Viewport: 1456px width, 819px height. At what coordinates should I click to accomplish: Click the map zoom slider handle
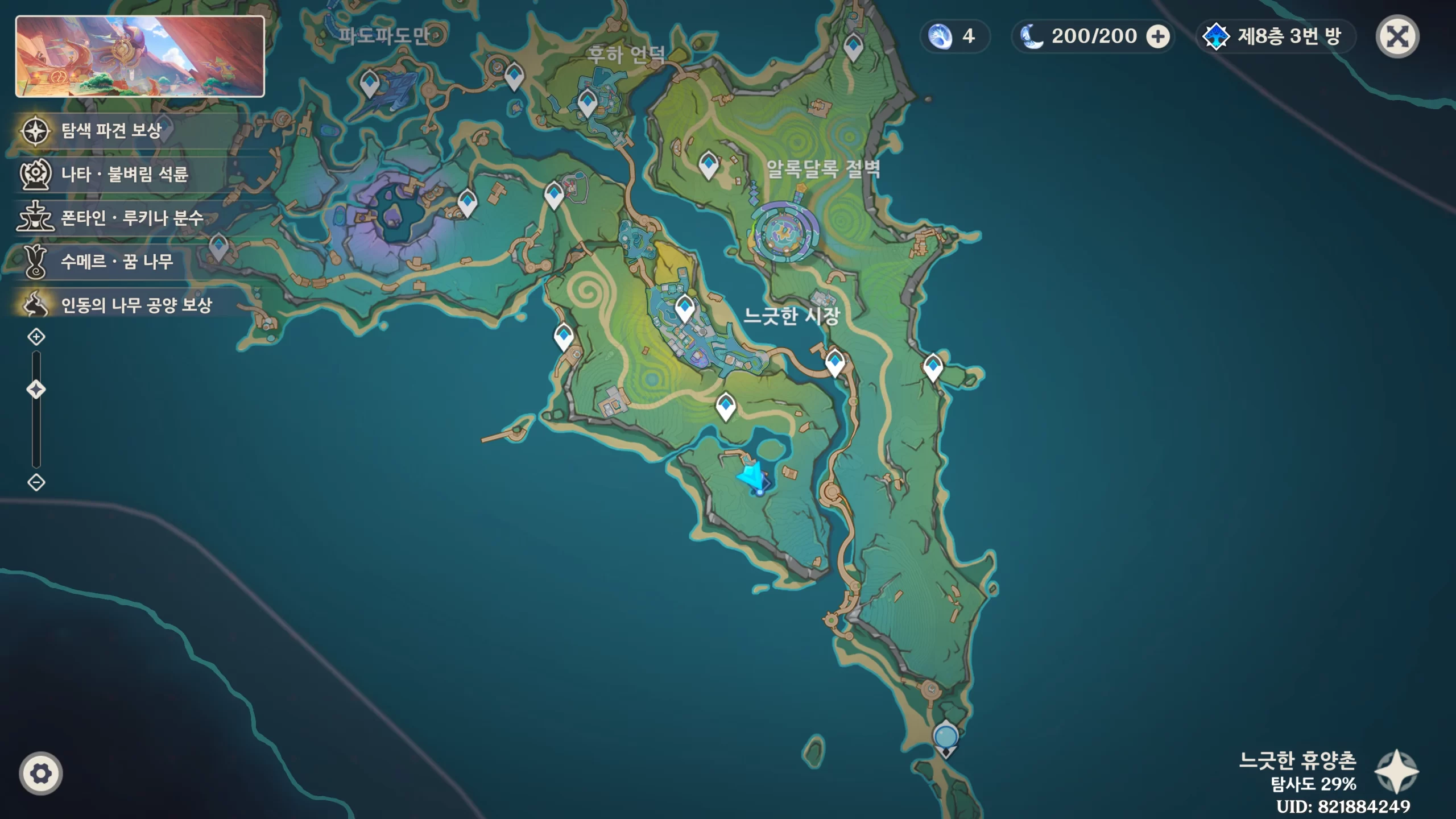(36, 390)
